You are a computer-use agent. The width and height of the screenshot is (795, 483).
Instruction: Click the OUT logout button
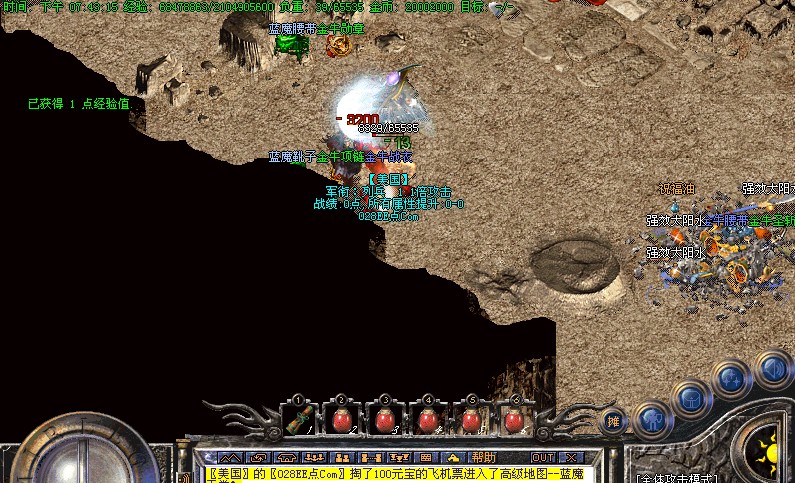pos(543,457)
